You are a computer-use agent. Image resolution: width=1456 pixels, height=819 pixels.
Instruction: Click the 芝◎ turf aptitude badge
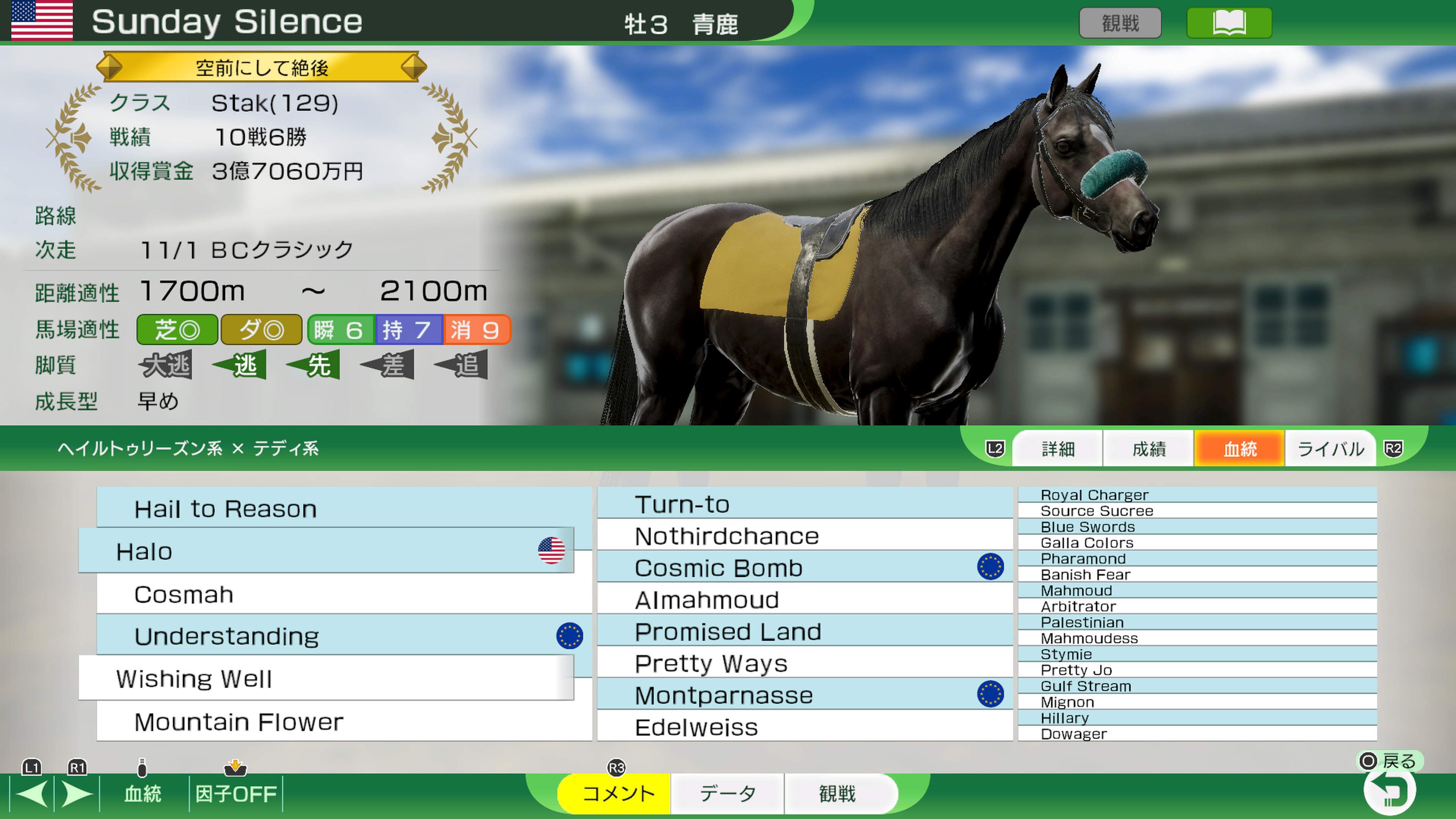point(176,329)
